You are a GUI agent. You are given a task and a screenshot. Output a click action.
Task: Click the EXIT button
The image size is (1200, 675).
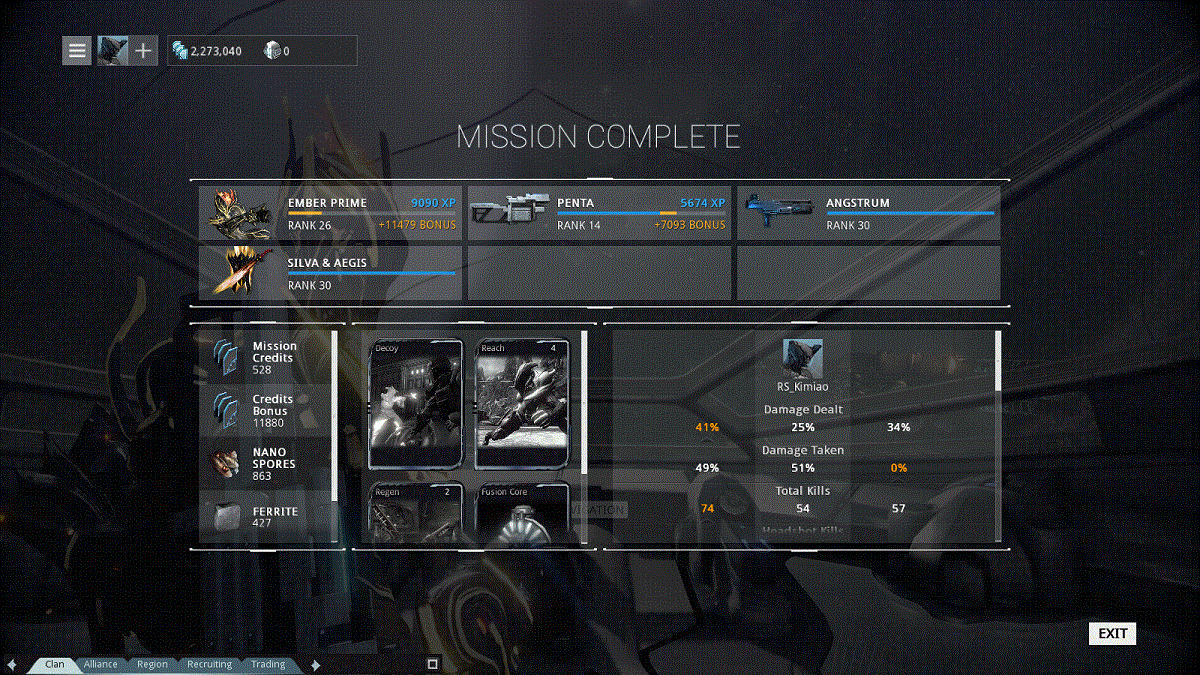pos(1112,633)
